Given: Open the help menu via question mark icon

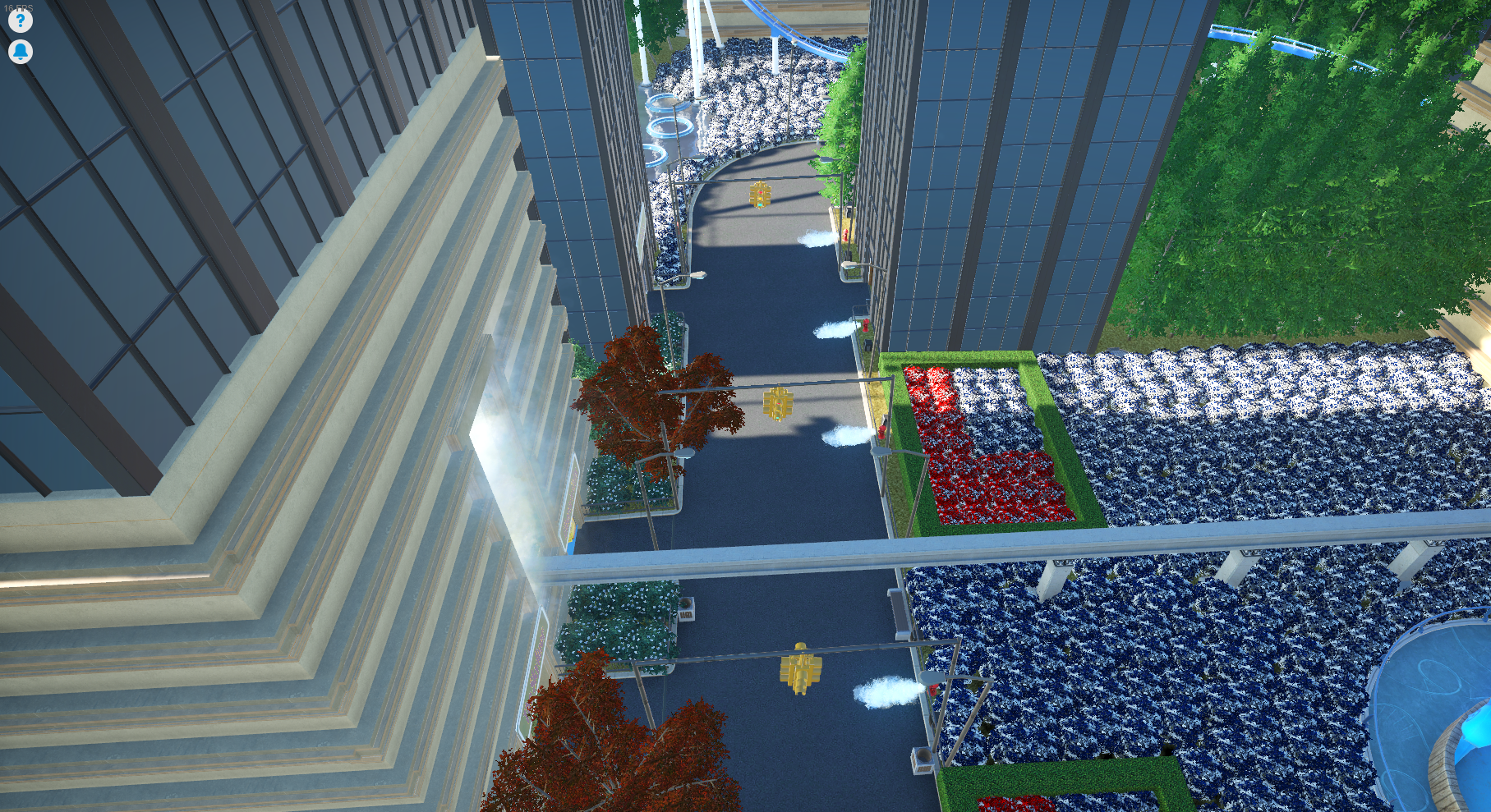Looking at the screenshot, I should (x=19, y=20).
